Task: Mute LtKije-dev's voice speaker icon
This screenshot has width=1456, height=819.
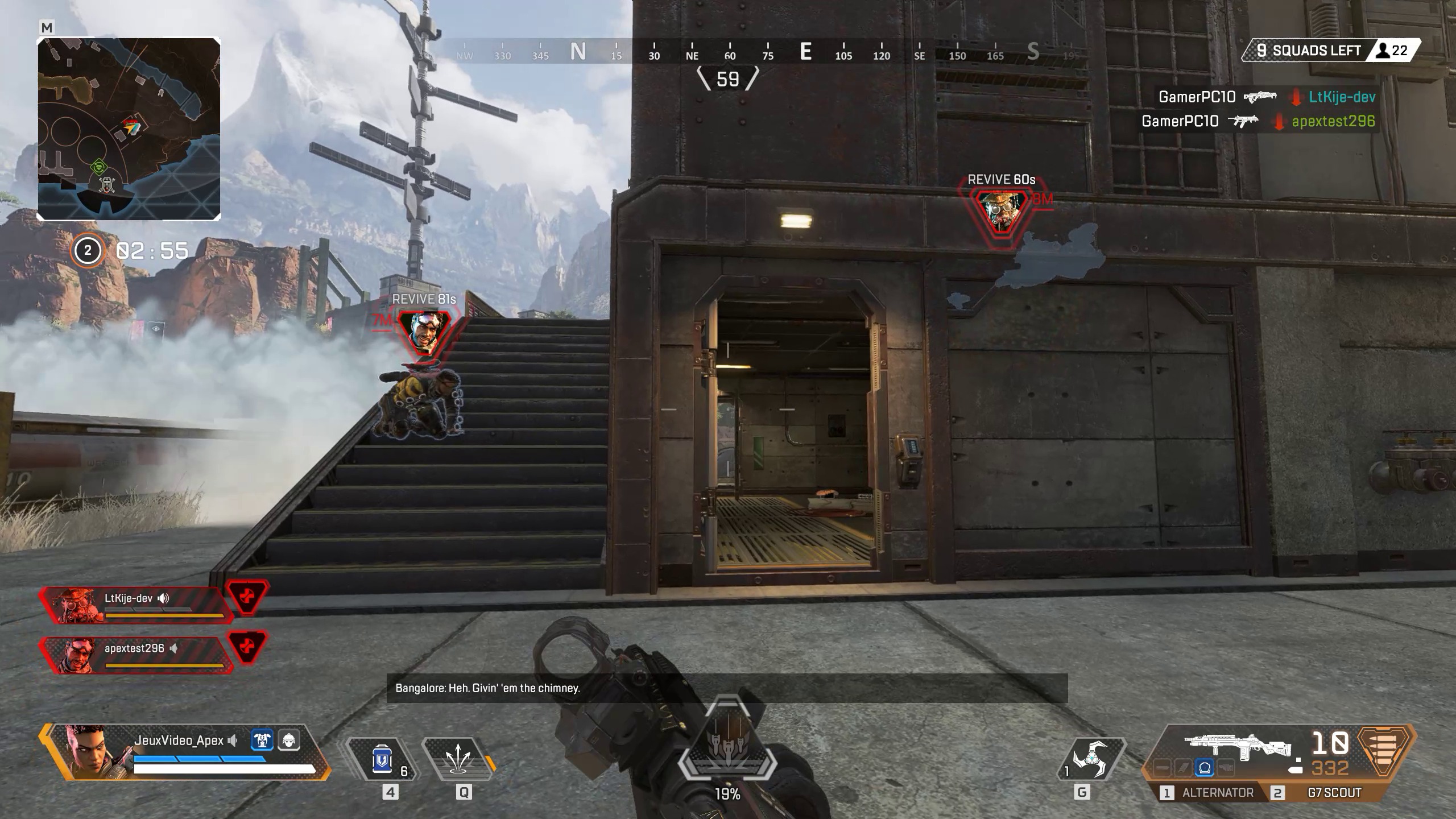Action: (165, 598)
